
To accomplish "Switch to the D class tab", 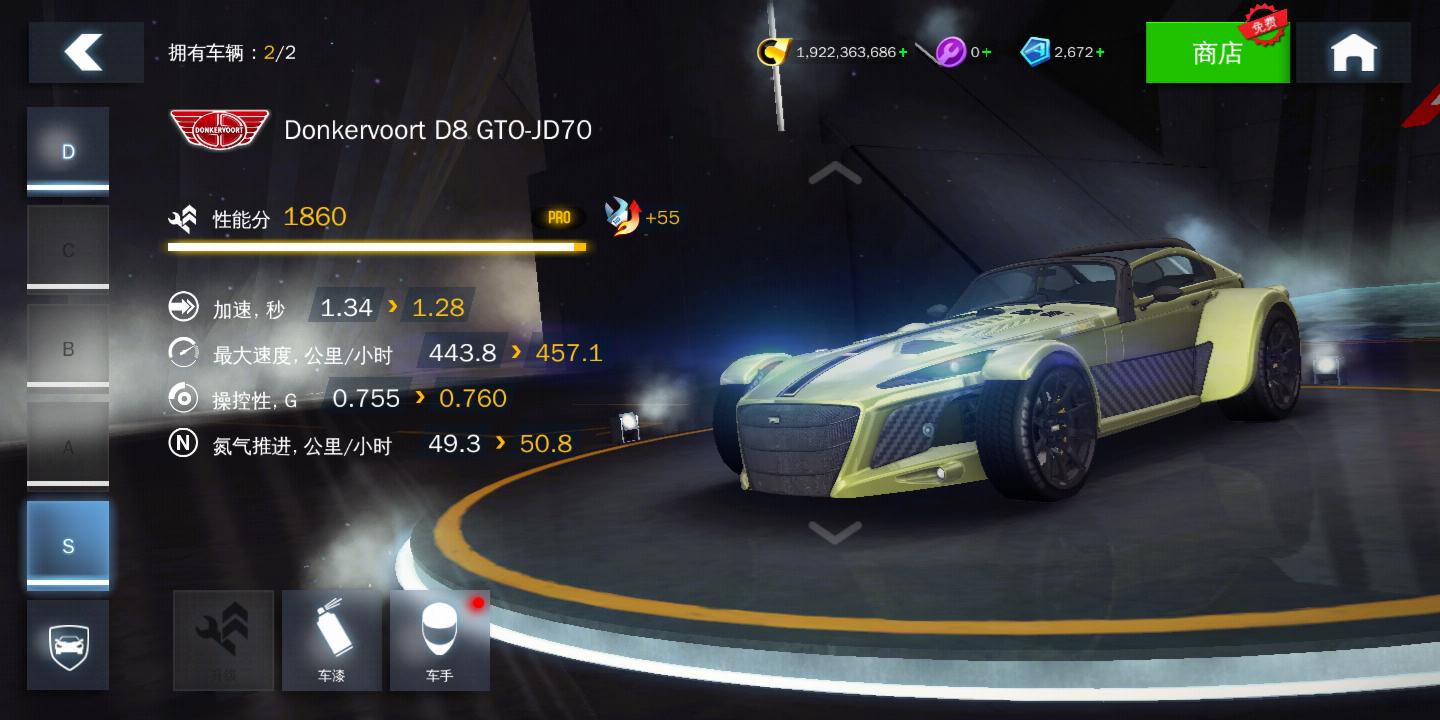I will click(x=68, y=151).
